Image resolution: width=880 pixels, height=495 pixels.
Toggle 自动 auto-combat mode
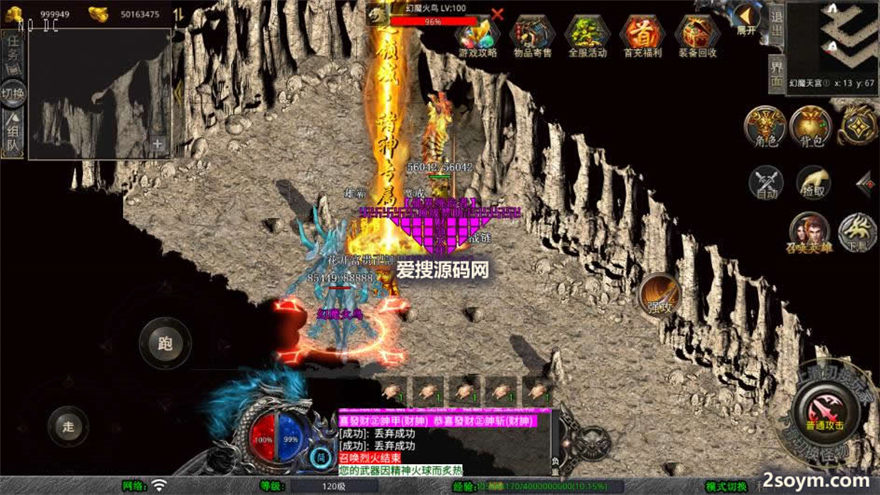tap(767, 183)
